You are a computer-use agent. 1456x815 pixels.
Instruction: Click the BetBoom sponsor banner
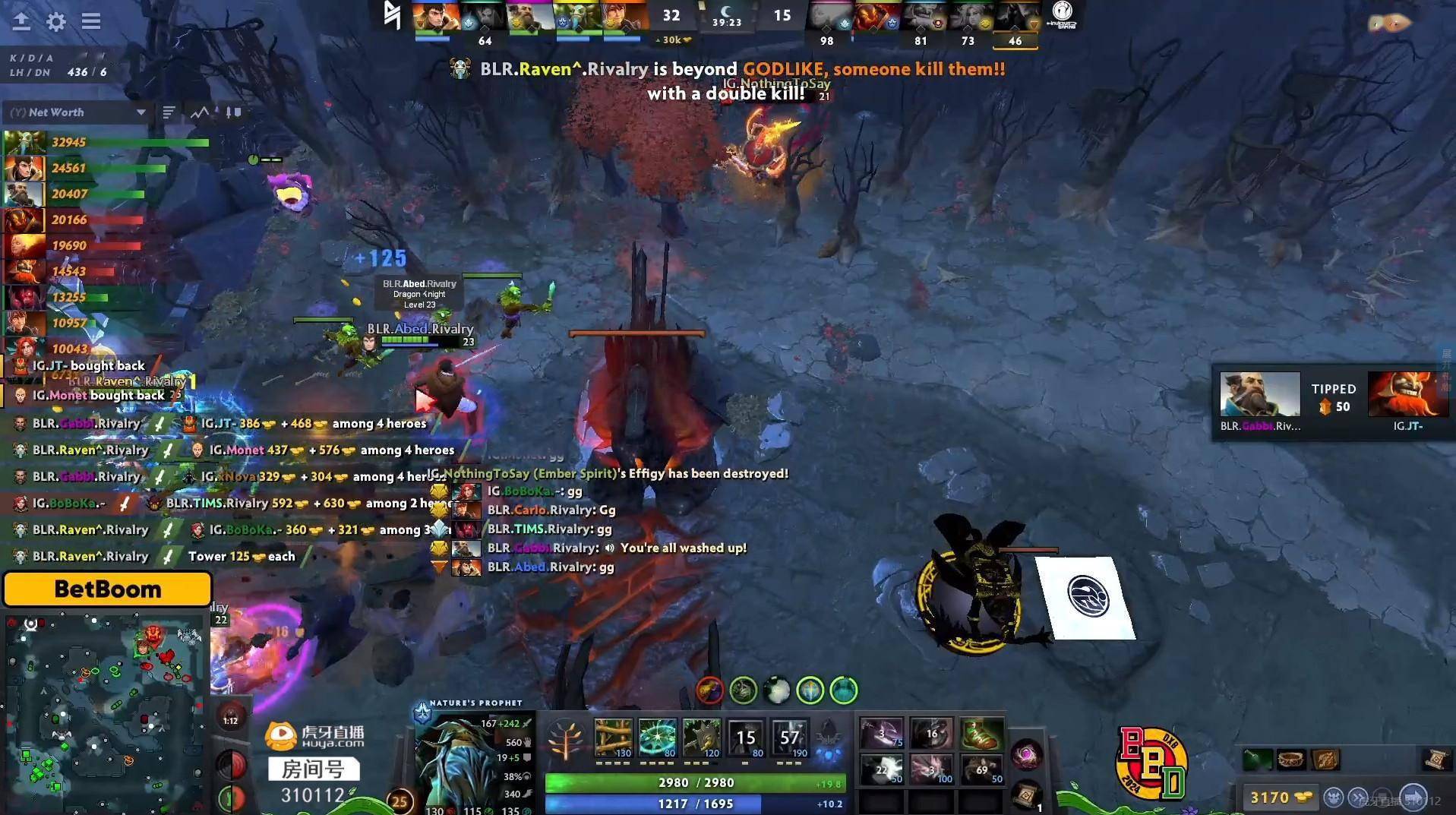(x=107, y=589)
